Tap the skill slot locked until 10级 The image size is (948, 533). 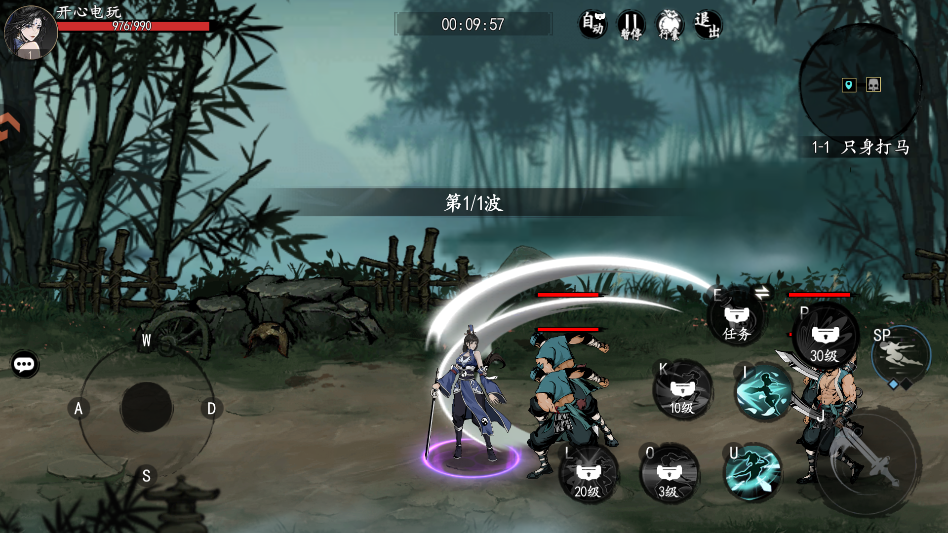(682, 391)
